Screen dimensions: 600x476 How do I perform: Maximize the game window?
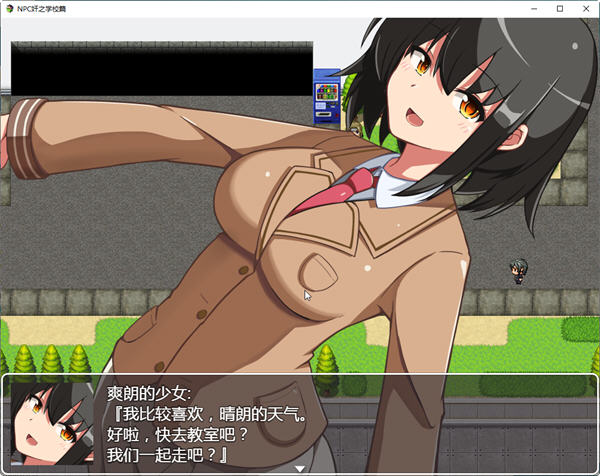point(559,8)
